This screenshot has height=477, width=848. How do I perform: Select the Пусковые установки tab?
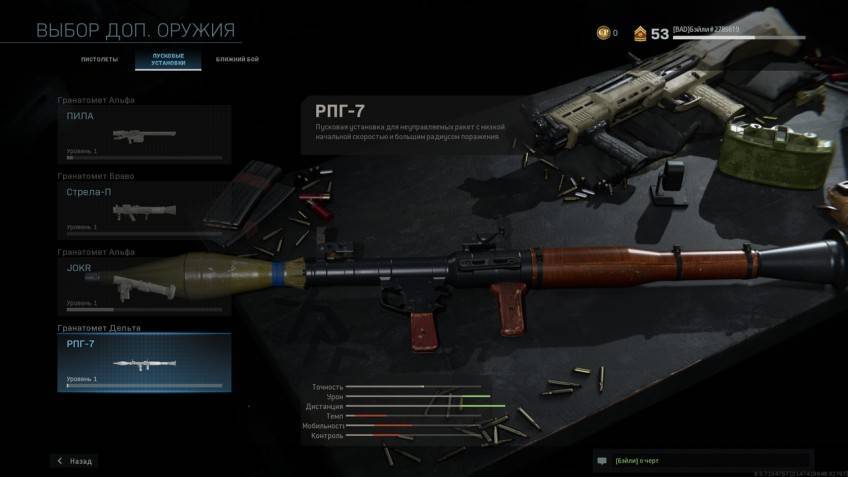coord(168,60)
